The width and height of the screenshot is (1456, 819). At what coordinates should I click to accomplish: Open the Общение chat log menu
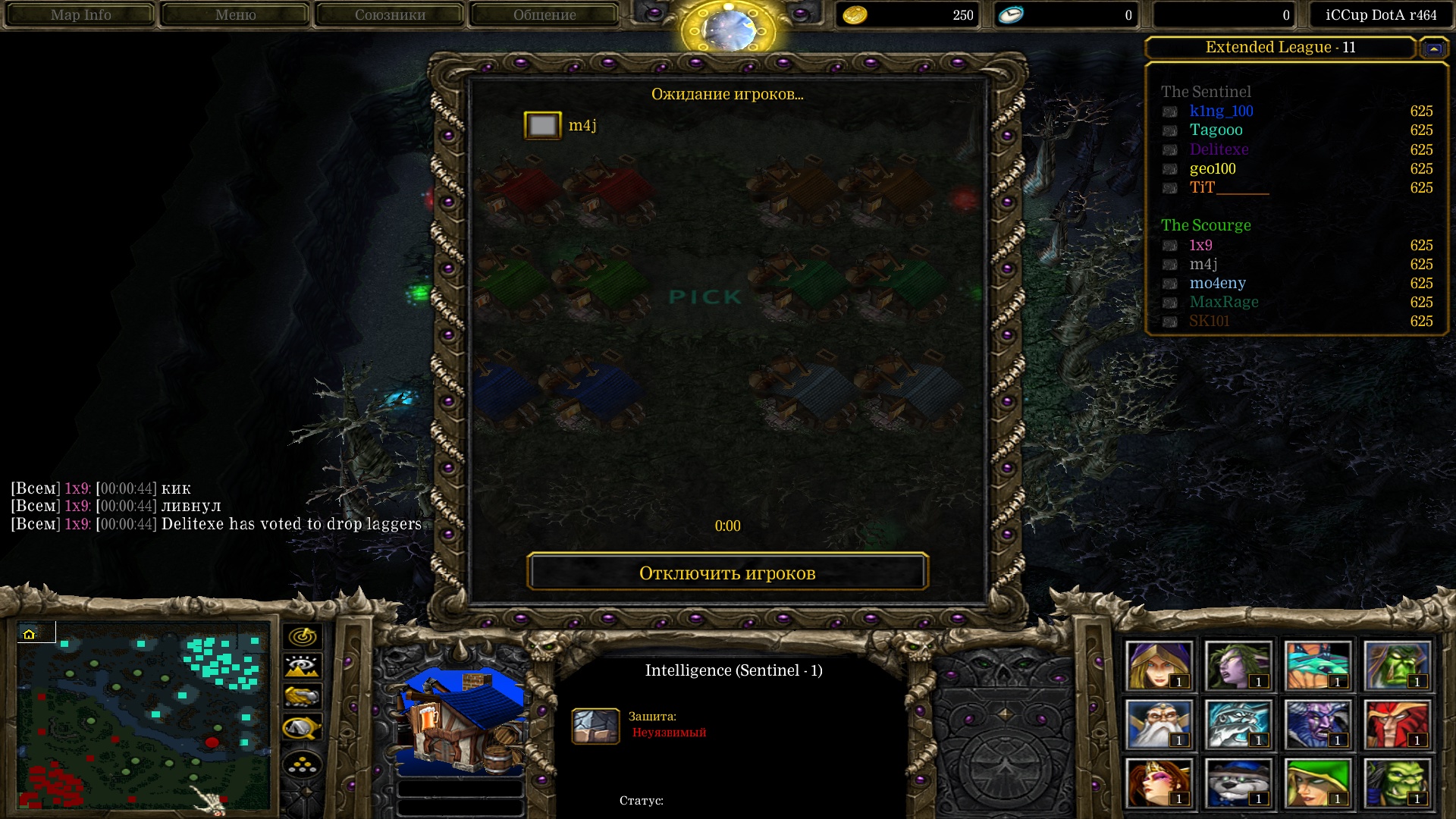click(x=544, y=14)
